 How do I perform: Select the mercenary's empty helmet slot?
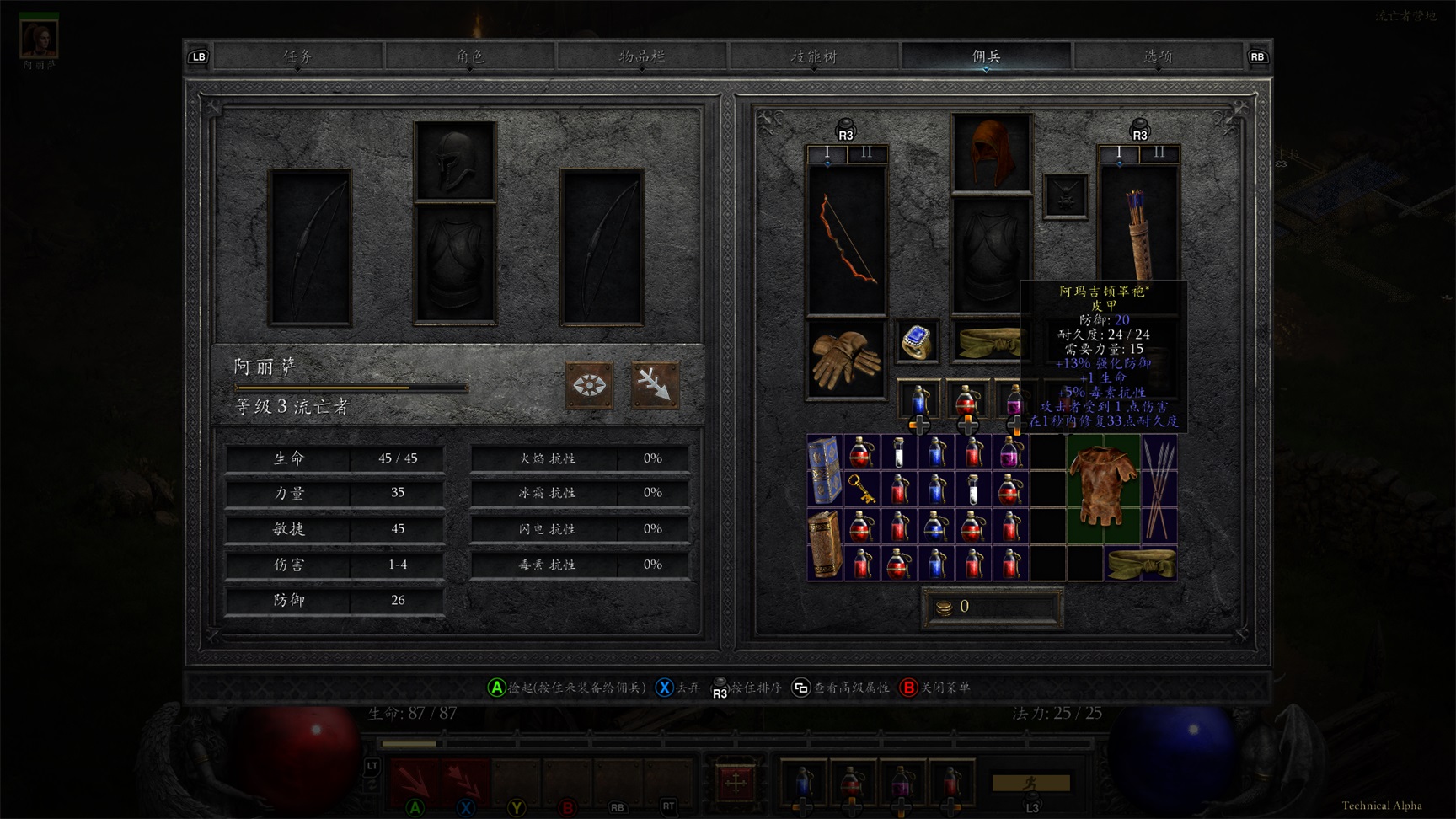point(455,161)
